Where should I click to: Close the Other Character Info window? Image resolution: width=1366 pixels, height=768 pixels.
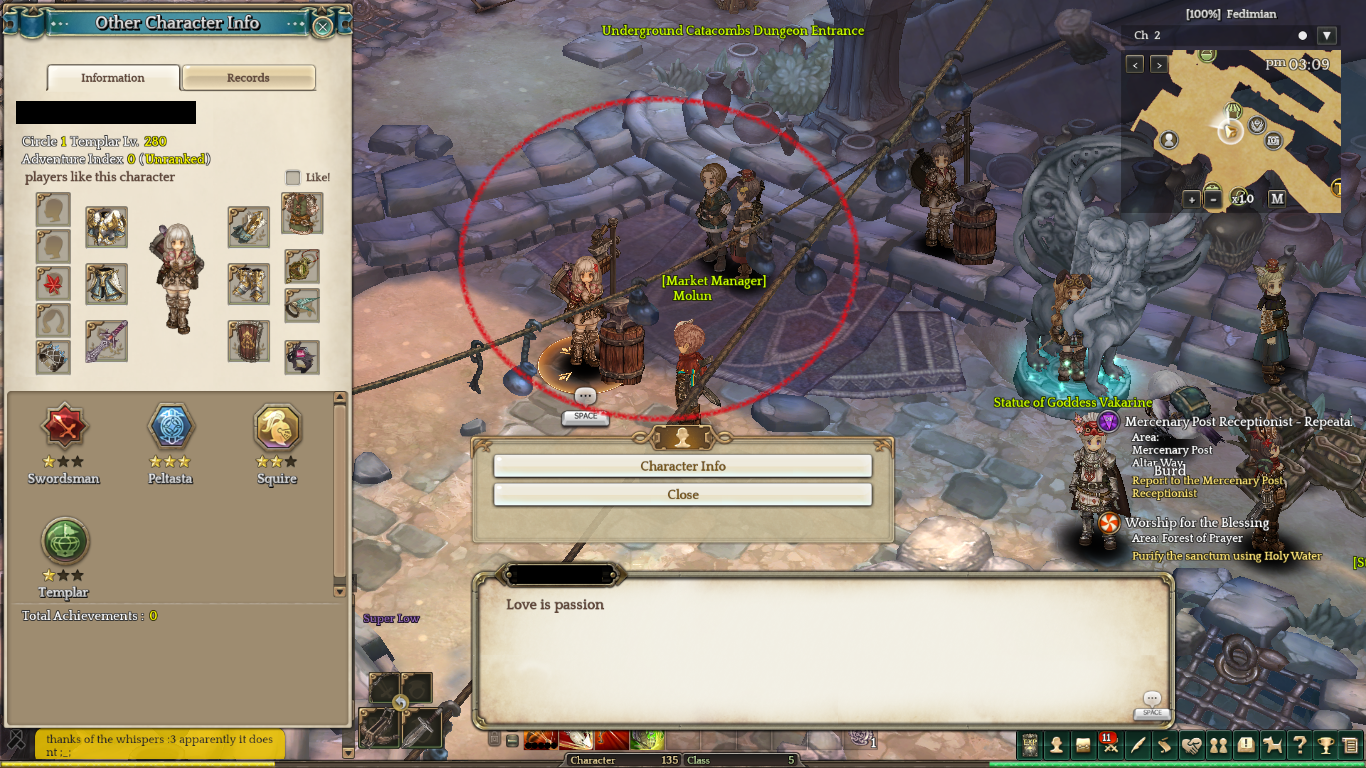point(323,26)
